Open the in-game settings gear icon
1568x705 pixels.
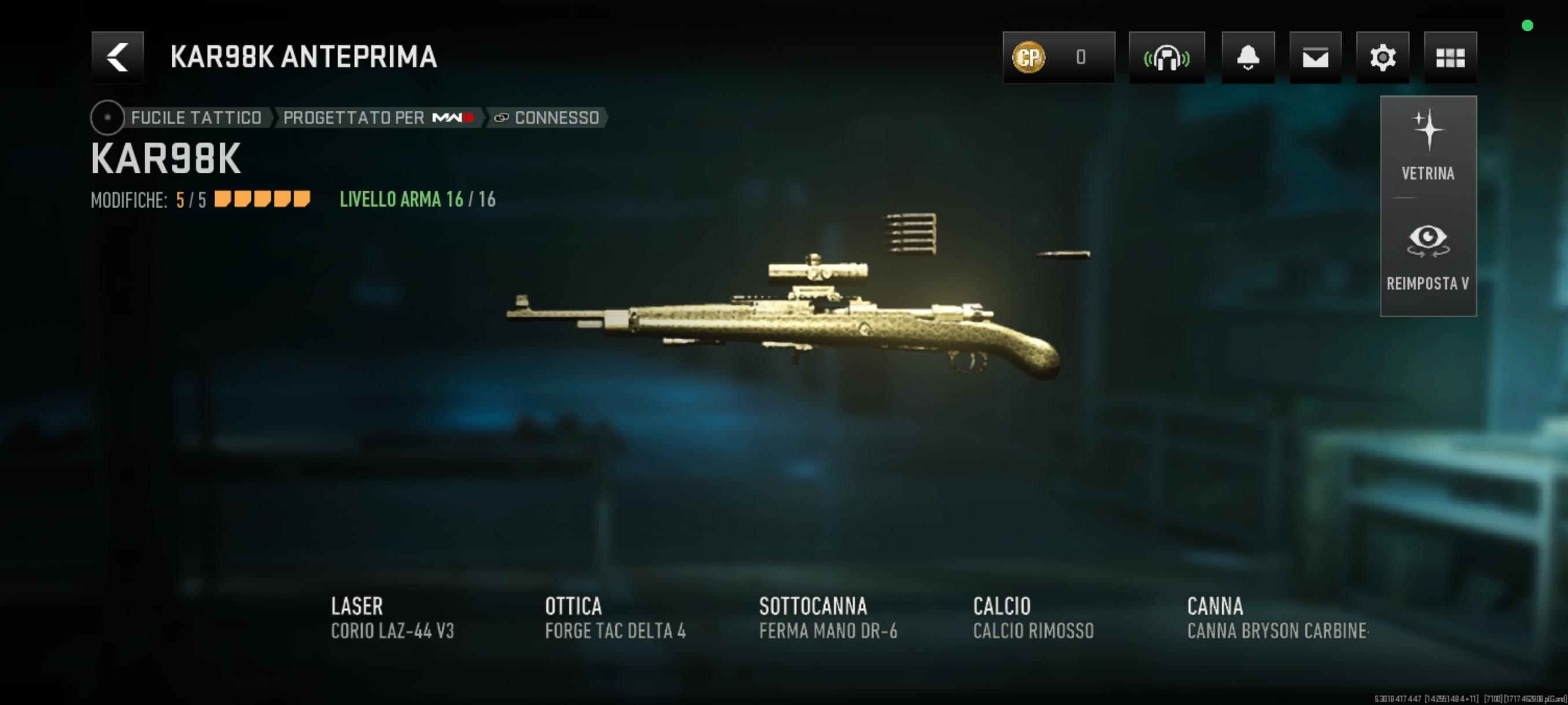click(1383, 57)
